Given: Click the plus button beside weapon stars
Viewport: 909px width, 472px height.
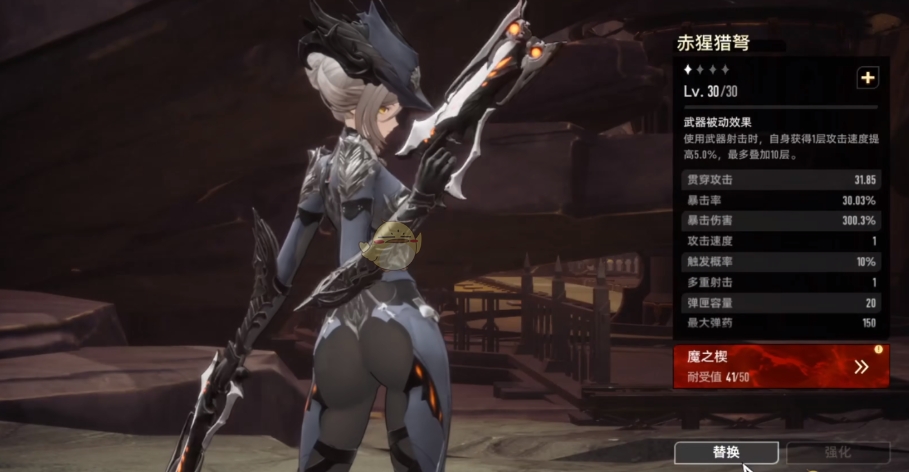Looking at the screenshot, I should pyautogui.click(x=867, y=78).
